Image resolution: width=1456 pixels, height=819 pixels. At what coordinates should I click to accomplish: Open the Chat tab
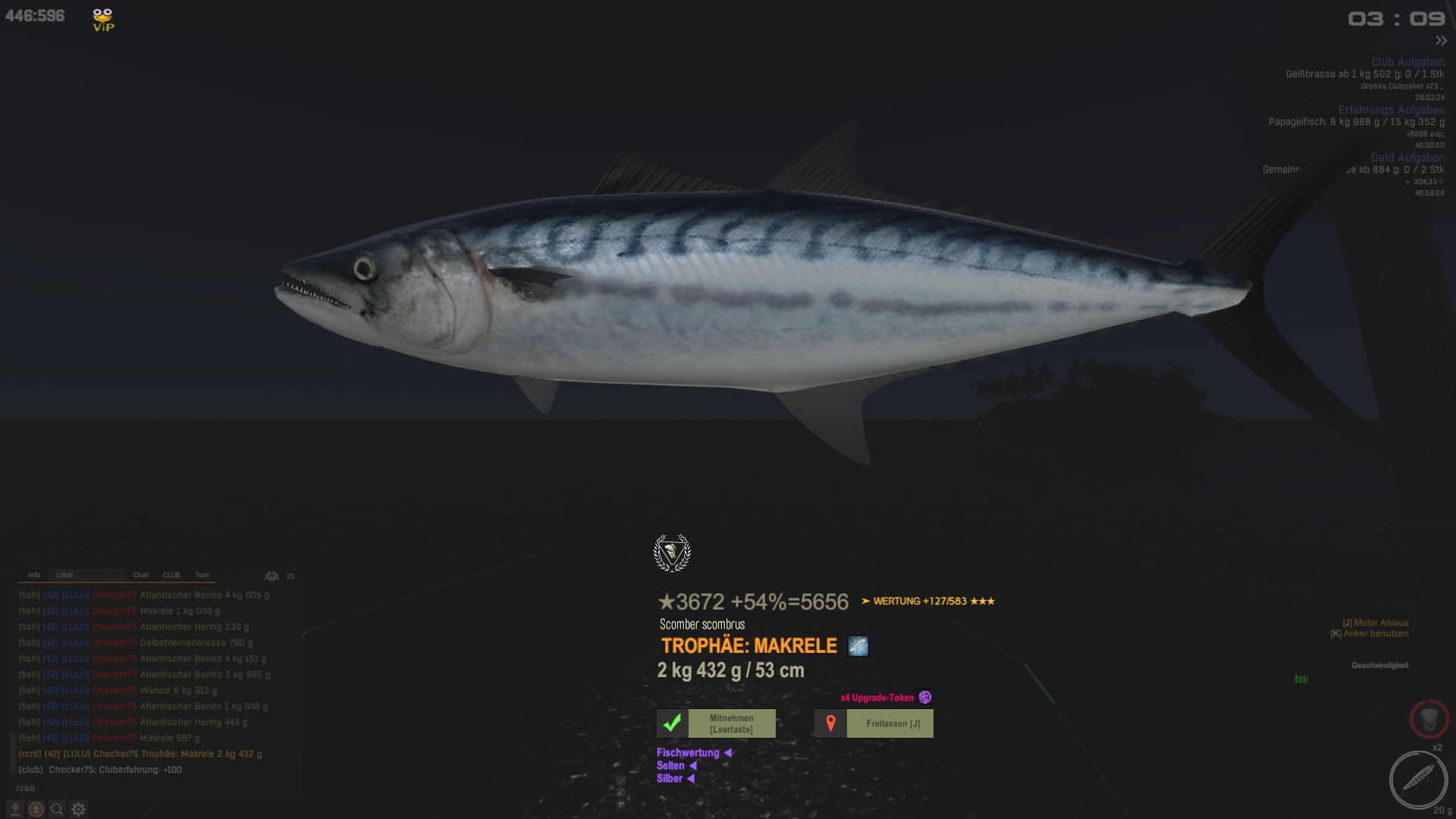(141, 575)
